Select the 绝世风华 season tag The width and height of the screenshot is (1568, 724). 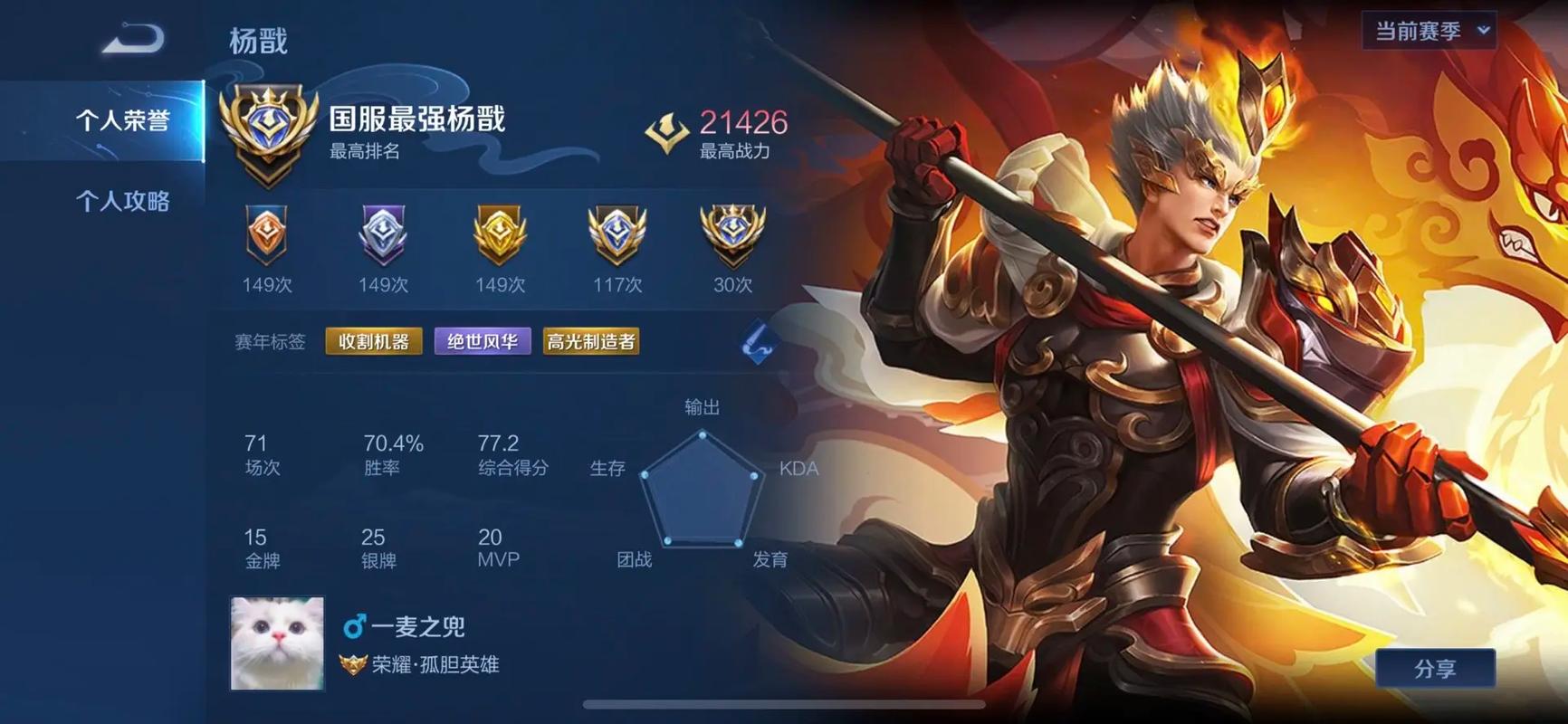click(x=482, y=342)
